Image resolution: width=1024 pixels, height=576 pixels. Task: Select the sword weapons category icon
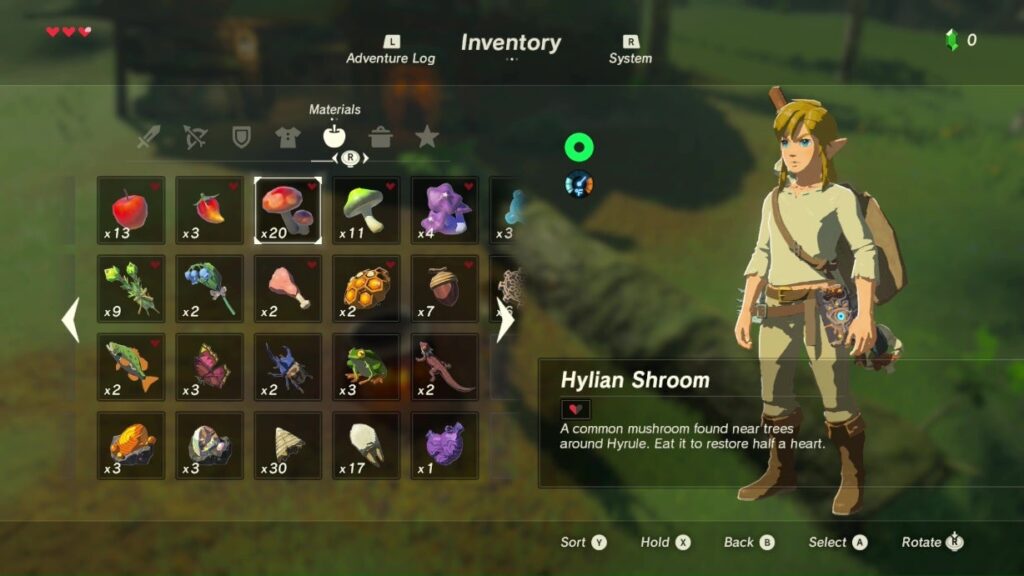149,137
